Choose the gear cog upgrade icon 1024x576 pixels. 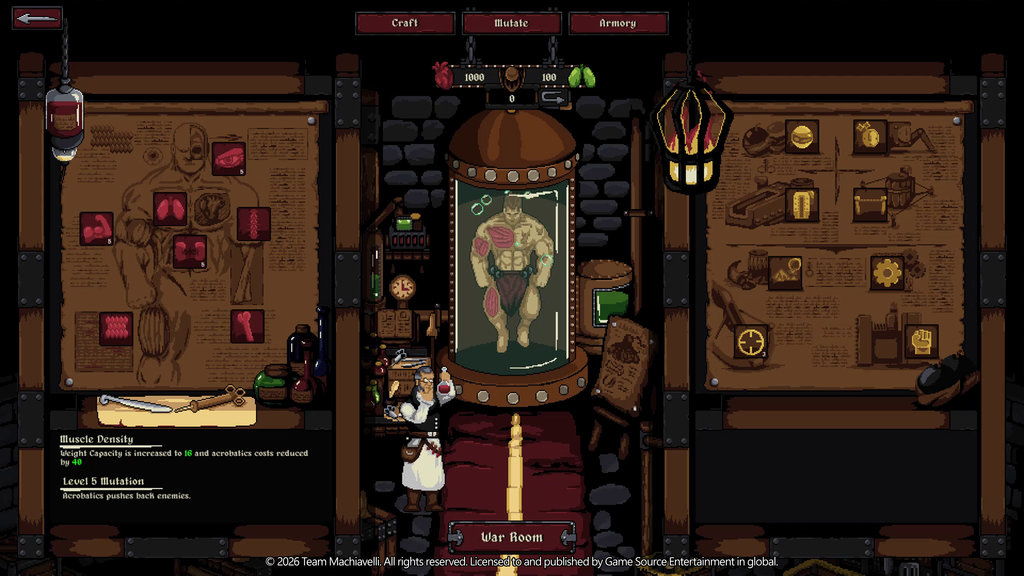pos(886,272)
